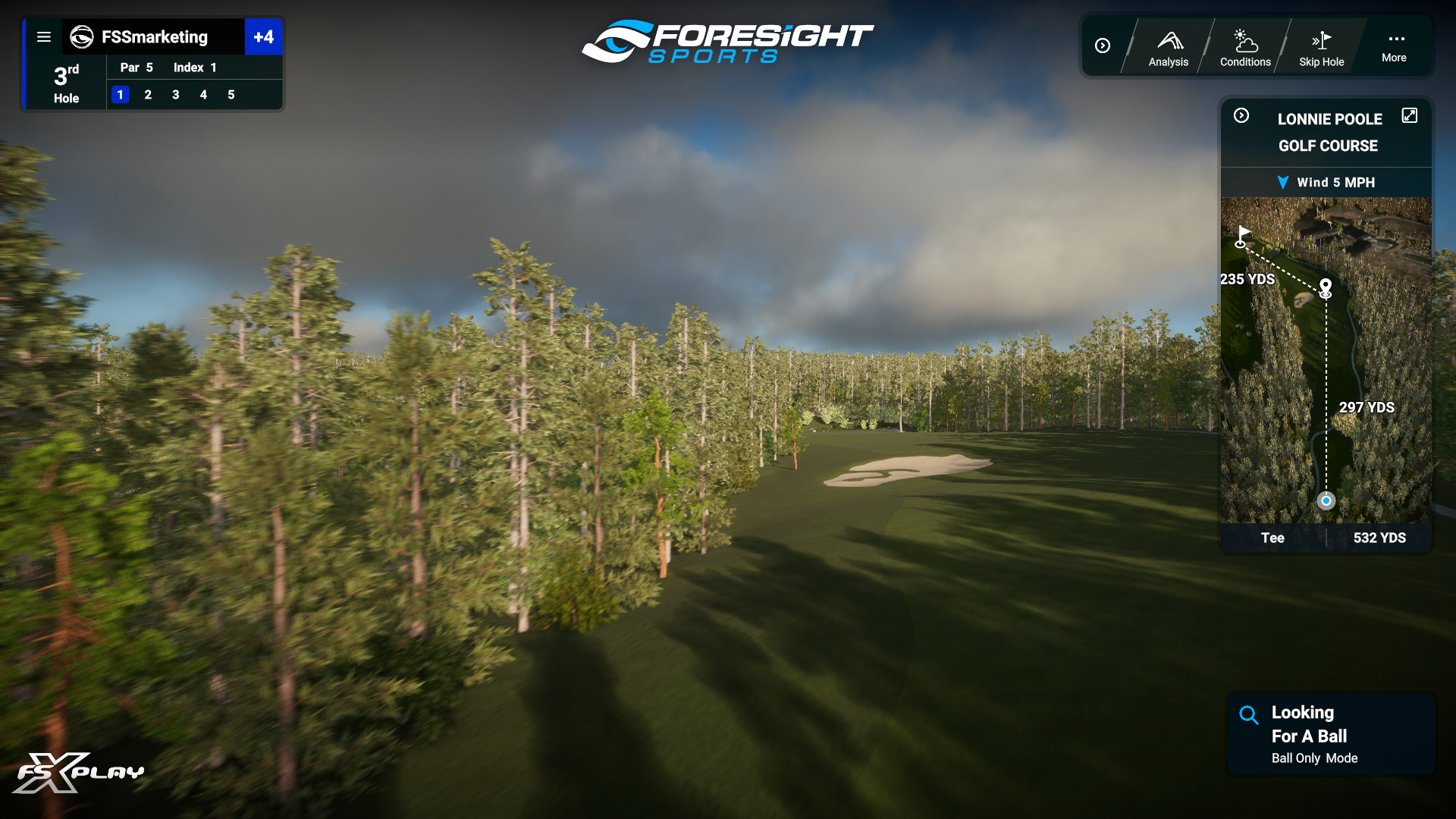1456x819 pixels.
Task: Collapse the course info panel chevron
Action: click(x=1241, y=115)
